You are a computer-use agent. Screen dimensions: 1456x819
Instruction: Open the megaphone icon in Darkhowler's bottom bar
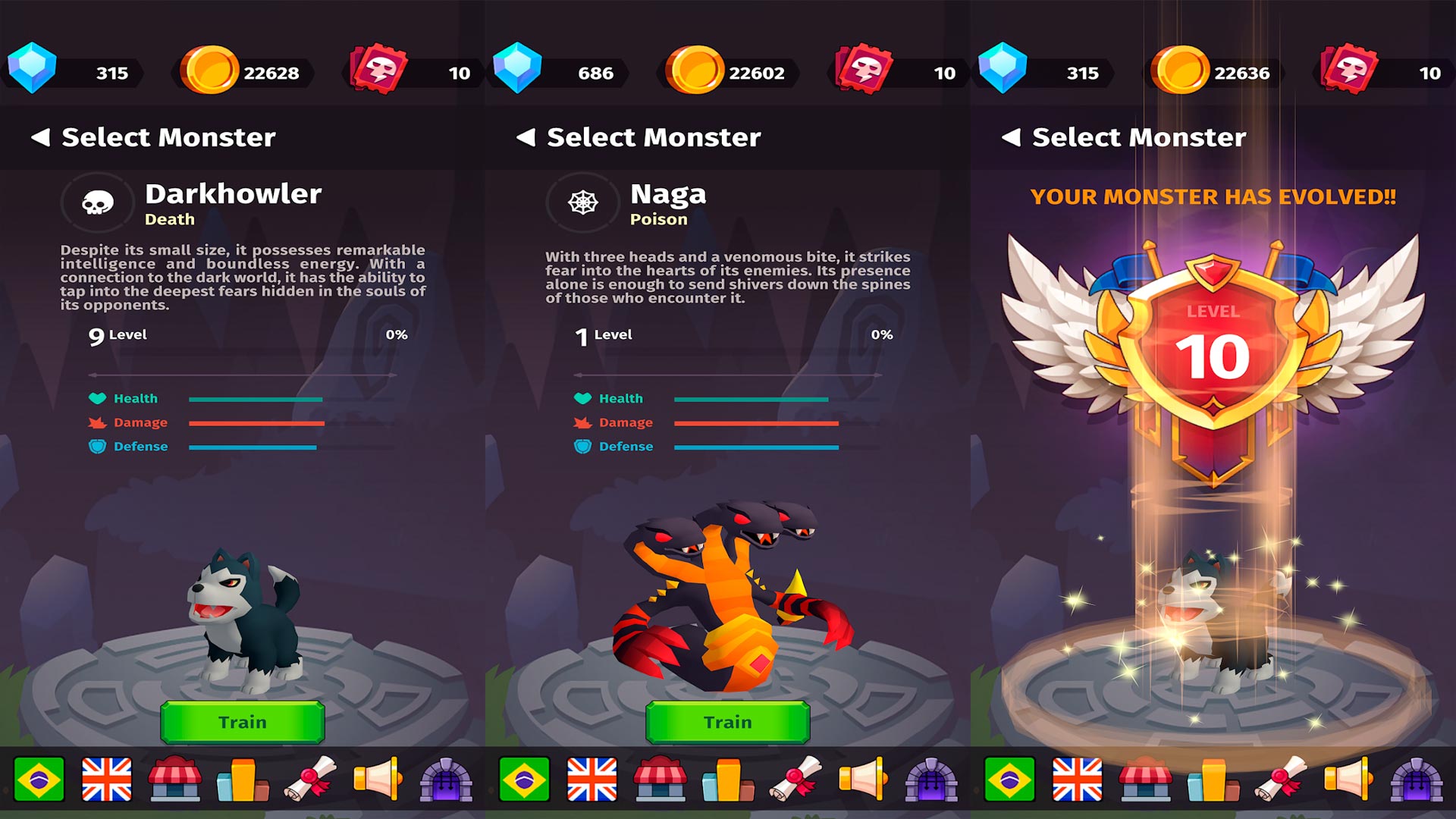(x=377, y=779)
